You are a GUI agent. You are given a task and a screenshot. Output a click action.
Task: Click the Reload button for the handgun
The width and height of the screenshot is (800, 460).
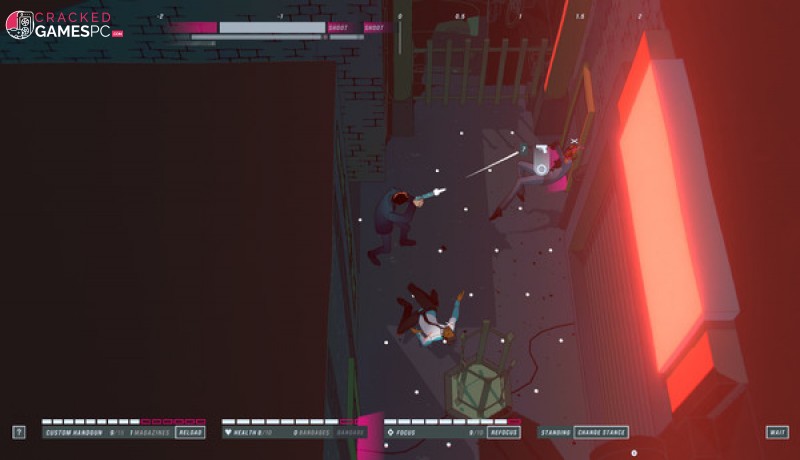[190, 432]
